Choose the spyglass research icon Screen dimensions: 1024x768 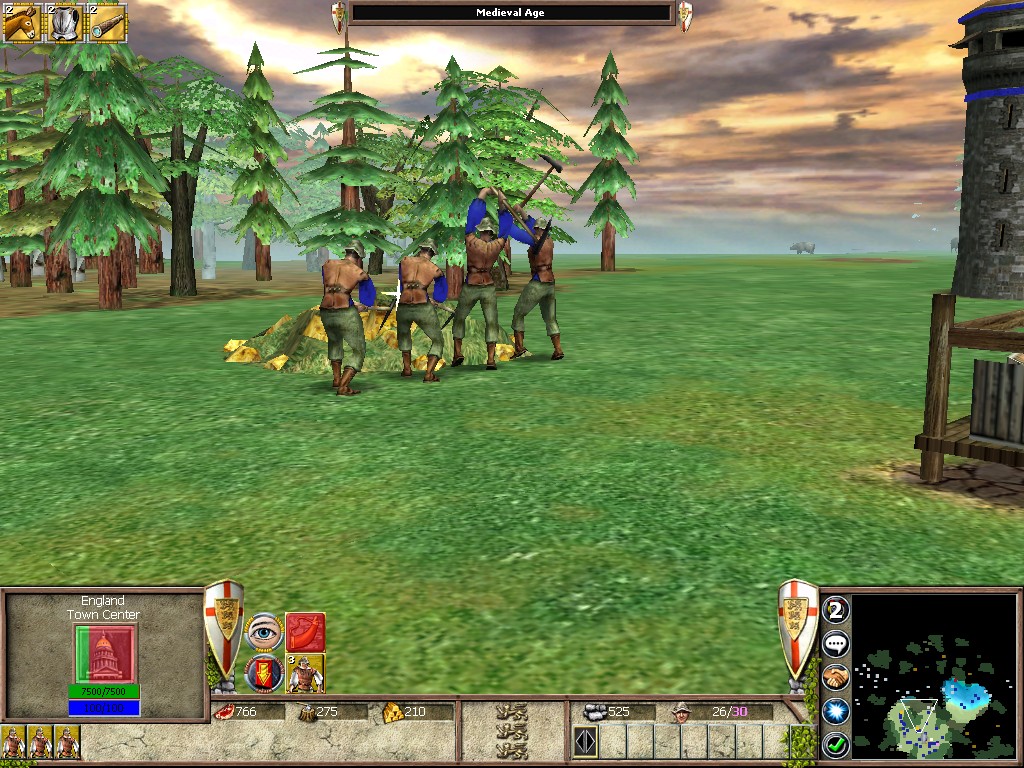(x=108, y=22)
